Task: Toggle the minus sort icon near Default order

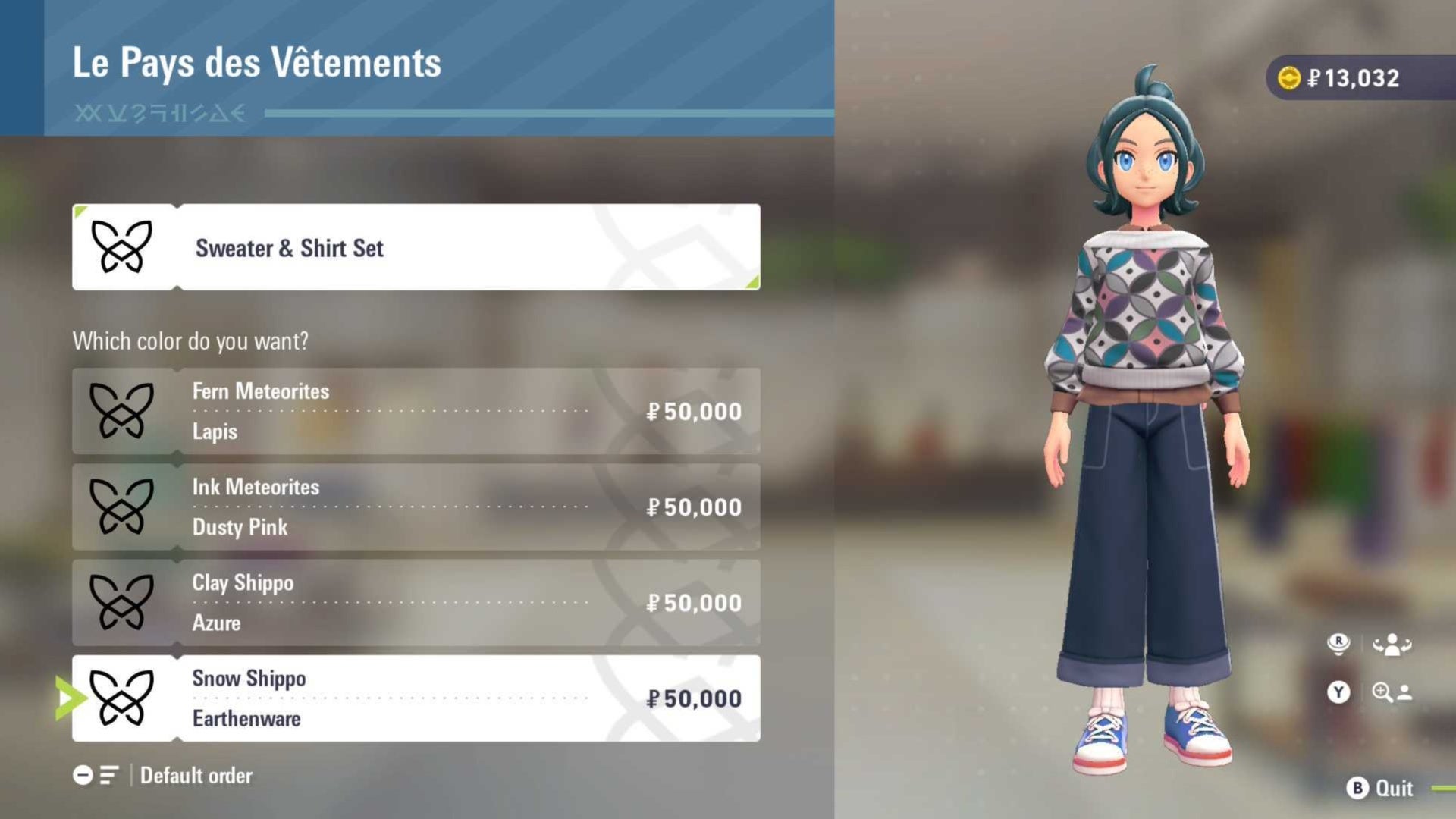Action: pos(83,775)
